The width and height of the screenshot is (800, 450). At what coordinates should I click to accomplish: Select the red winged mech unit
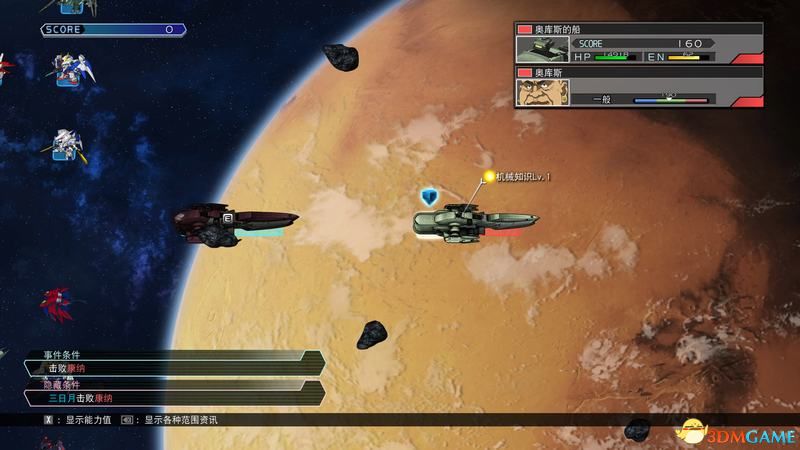tap(56, 302)
